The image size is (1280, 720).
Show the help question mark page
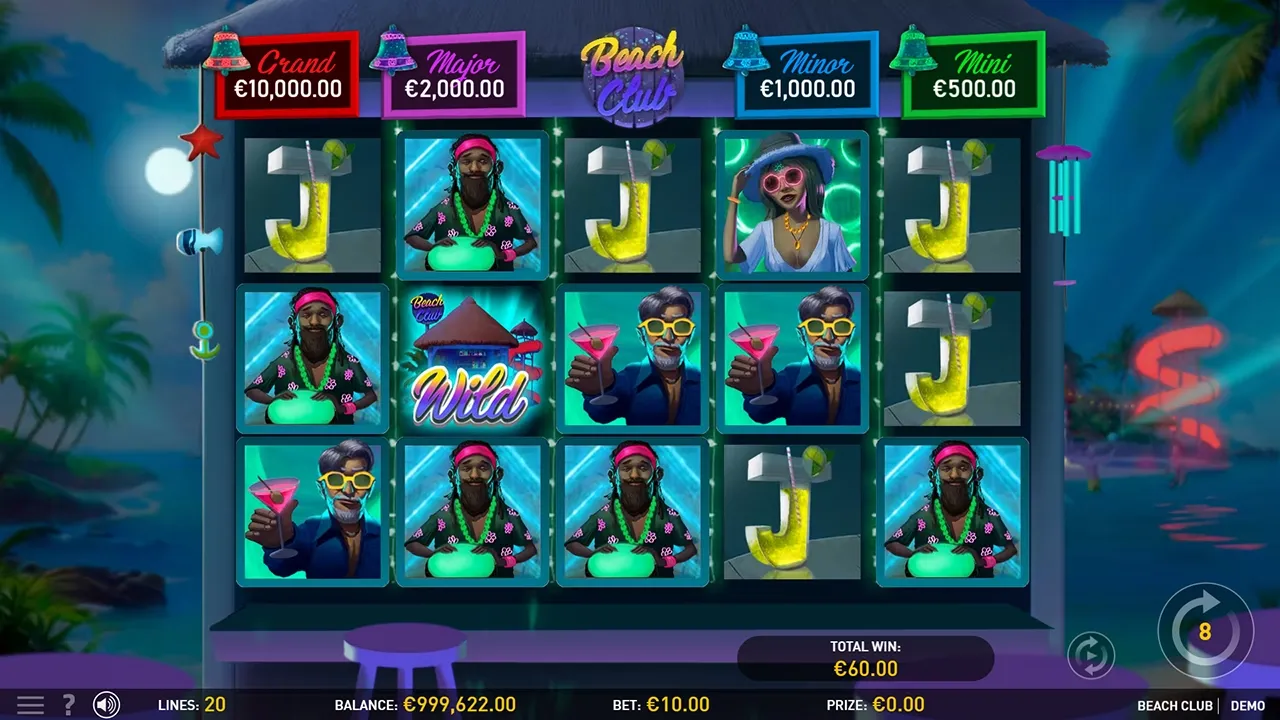(69, 705)
